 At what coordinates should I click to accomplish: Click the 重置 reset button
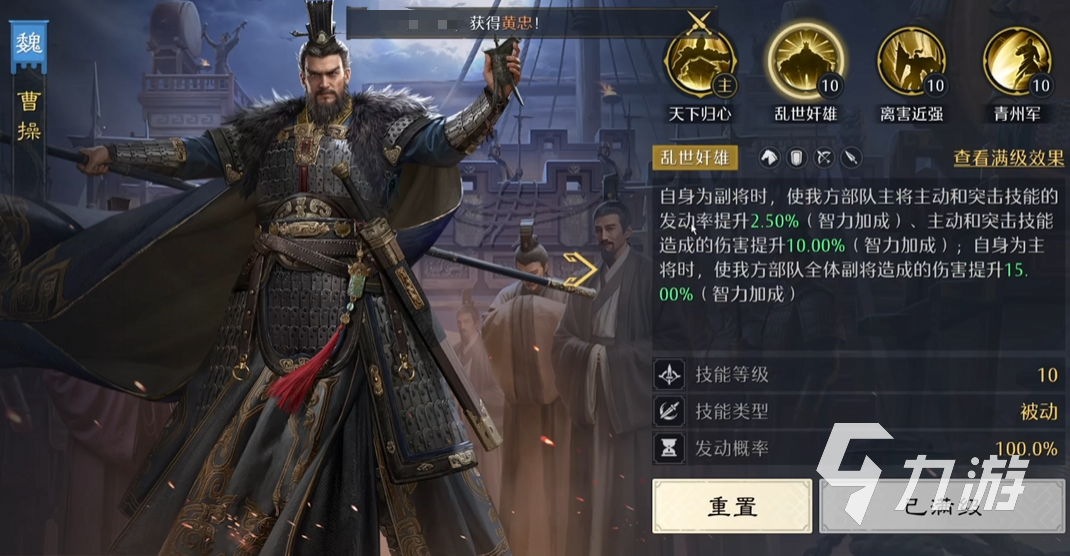coord(732,505)
